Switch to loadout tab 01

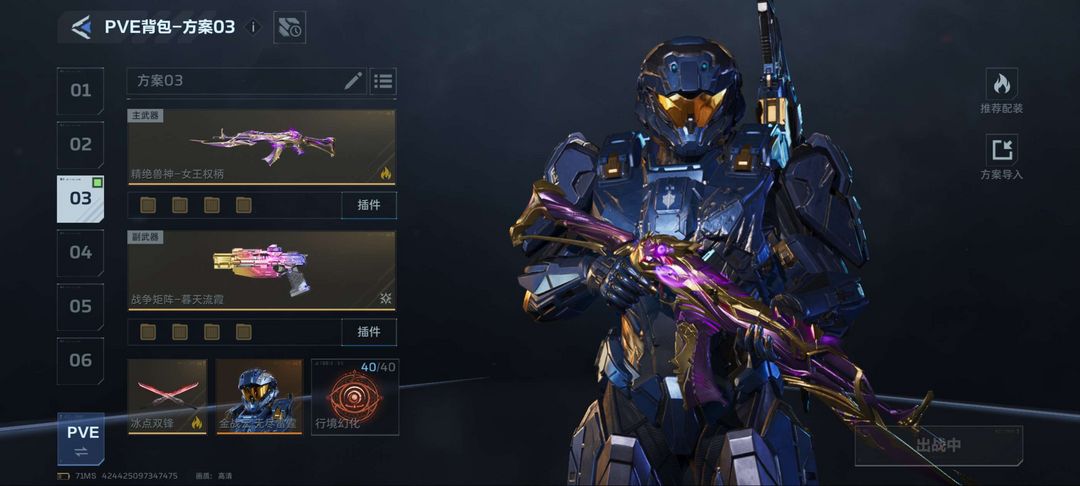click(80, 91)
